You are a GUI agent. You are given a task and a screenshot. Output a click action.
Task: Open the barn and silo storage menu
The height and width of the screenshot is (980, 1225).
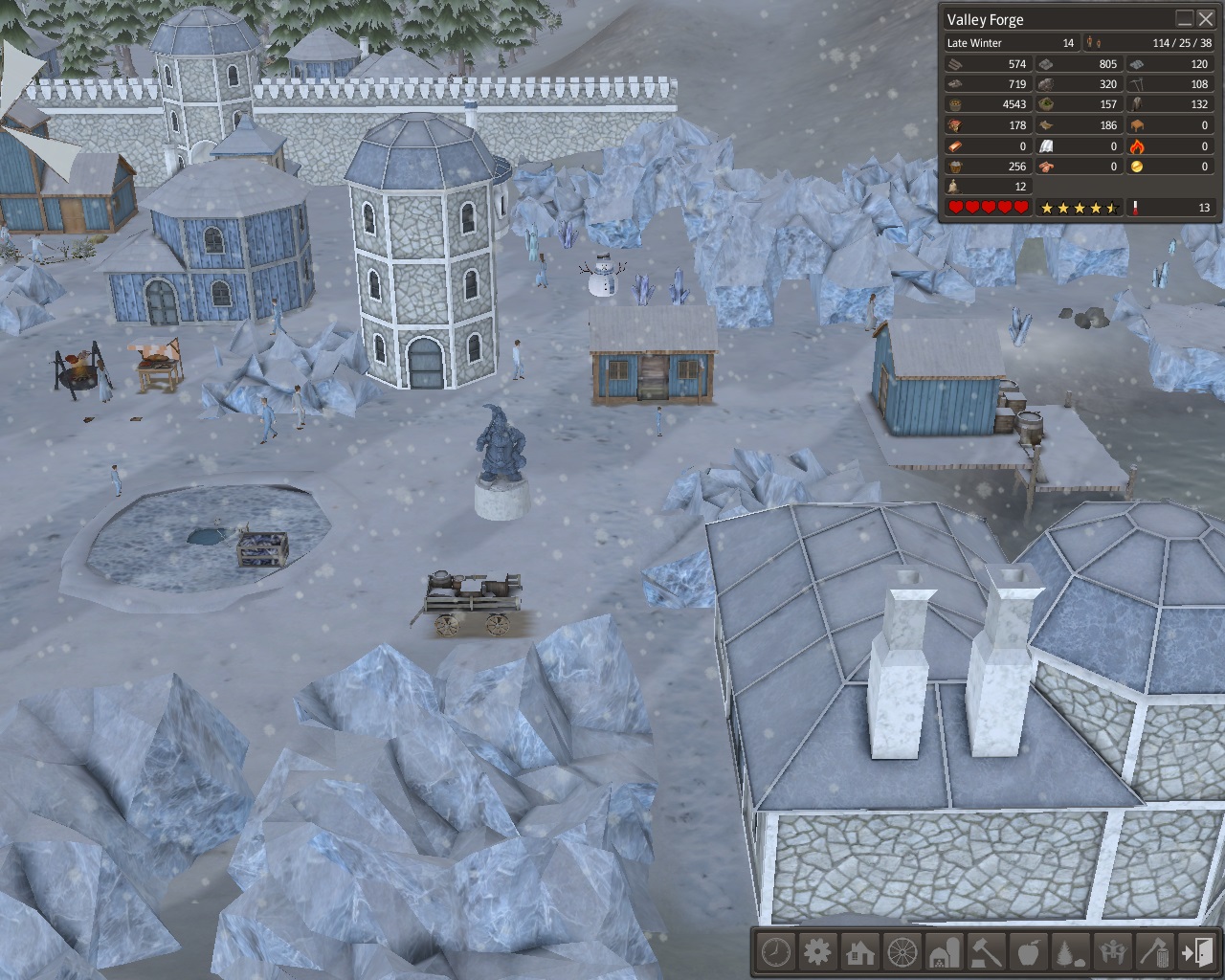(x=945, y=952)
